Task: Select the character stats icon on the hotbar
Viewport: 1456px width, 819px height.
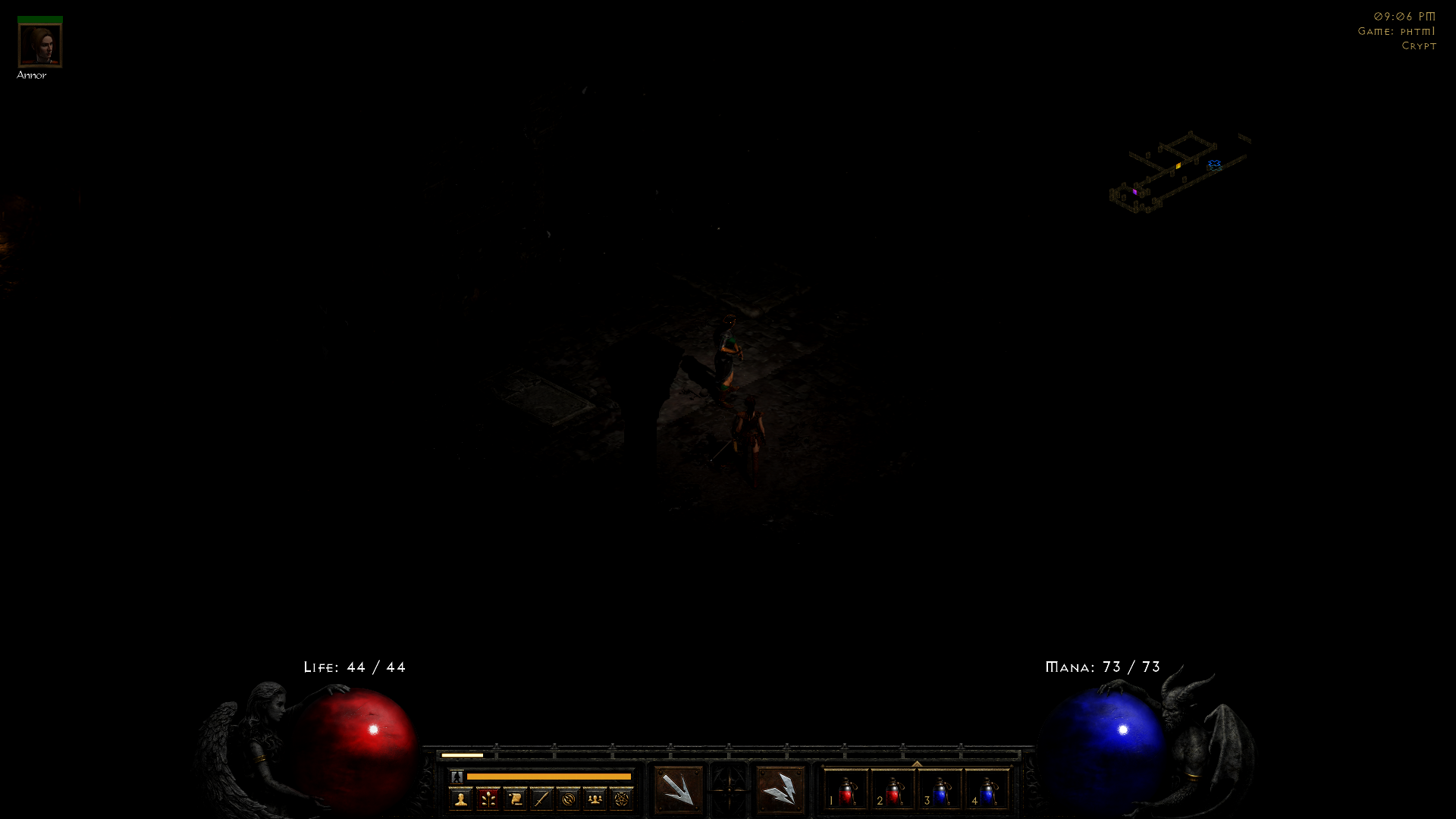Action: click(461, 799)
